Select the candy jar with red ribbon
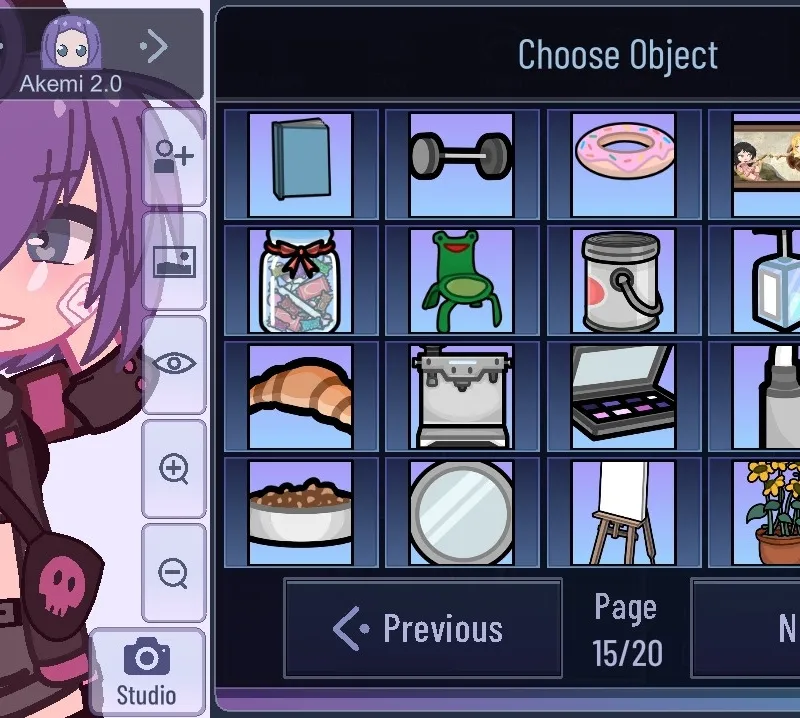This screenshot has height=718, width=800. [x=300, y=280]
